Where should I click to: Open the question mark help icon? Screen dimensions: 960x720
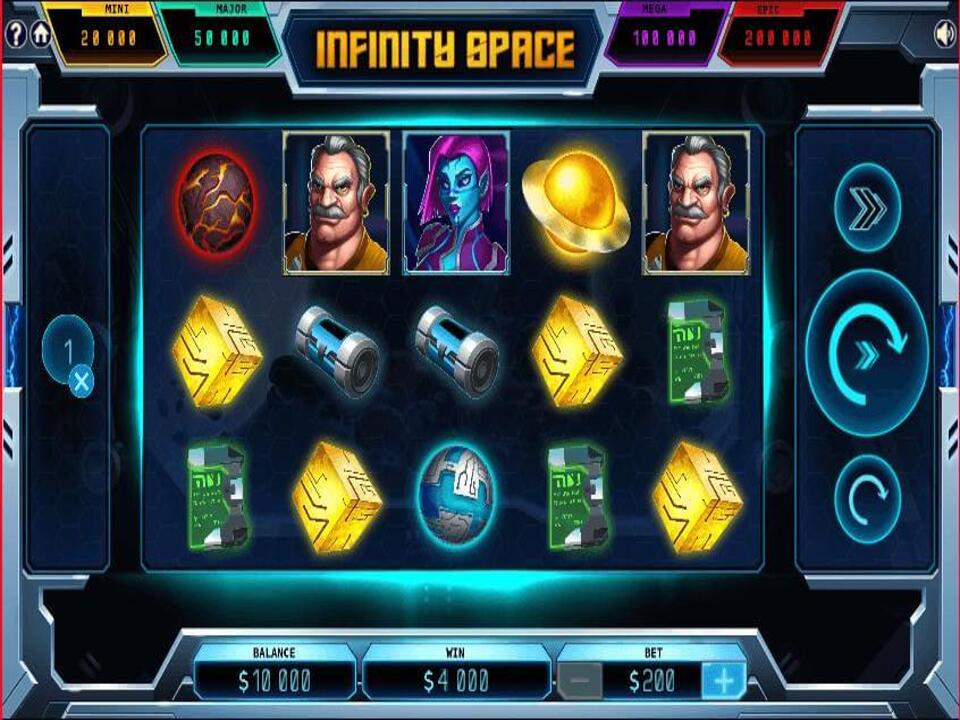point(15,33)
